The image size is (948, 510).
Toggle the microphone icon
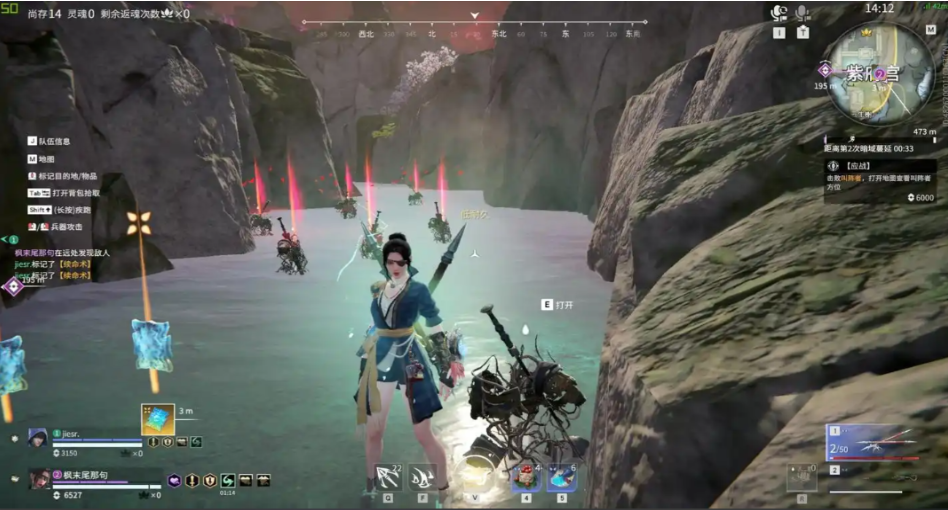(802, 13)
